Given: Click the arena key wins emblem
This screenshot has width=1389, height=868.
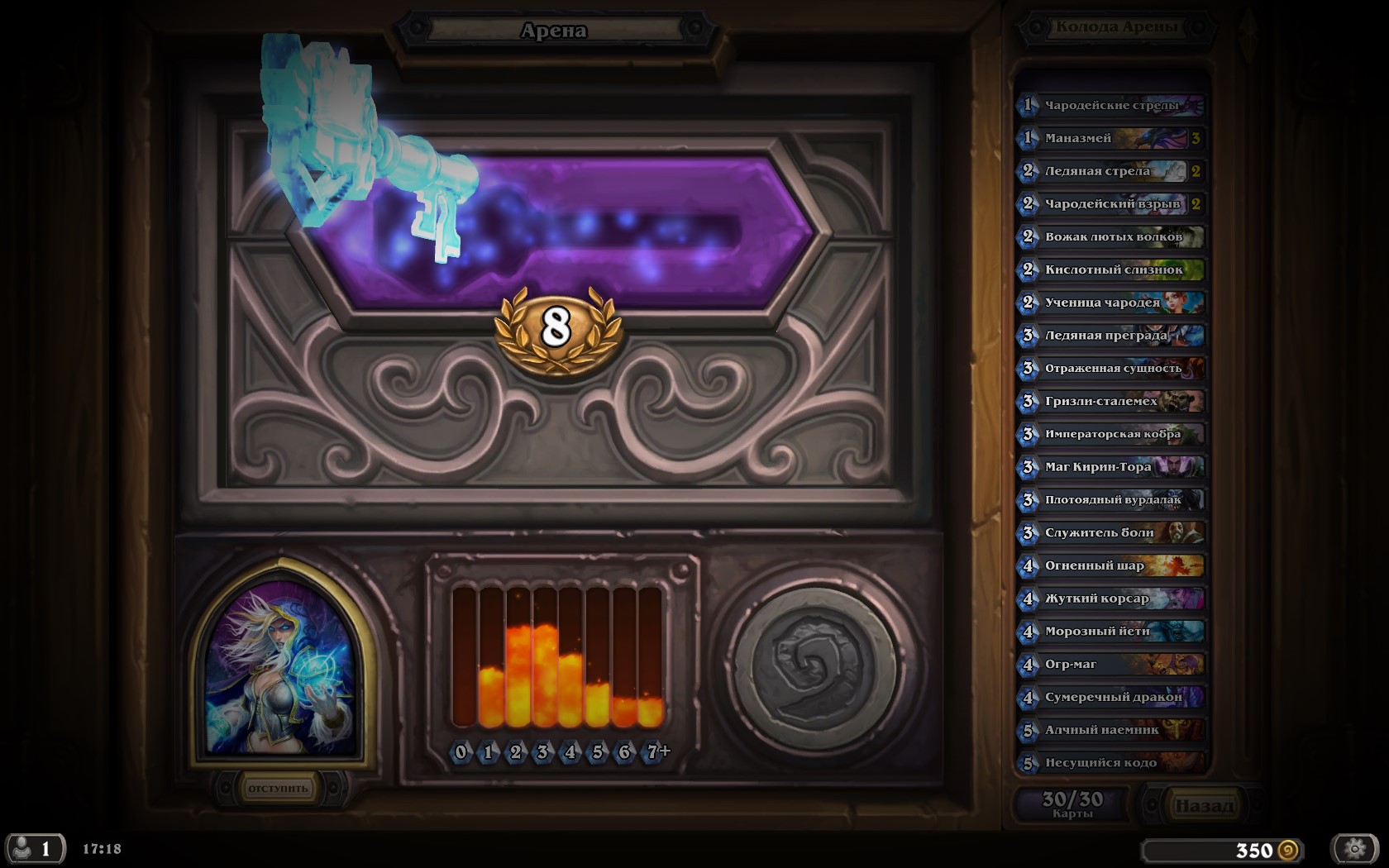Looking at the screenshot, I should click(x=556, y=328).
